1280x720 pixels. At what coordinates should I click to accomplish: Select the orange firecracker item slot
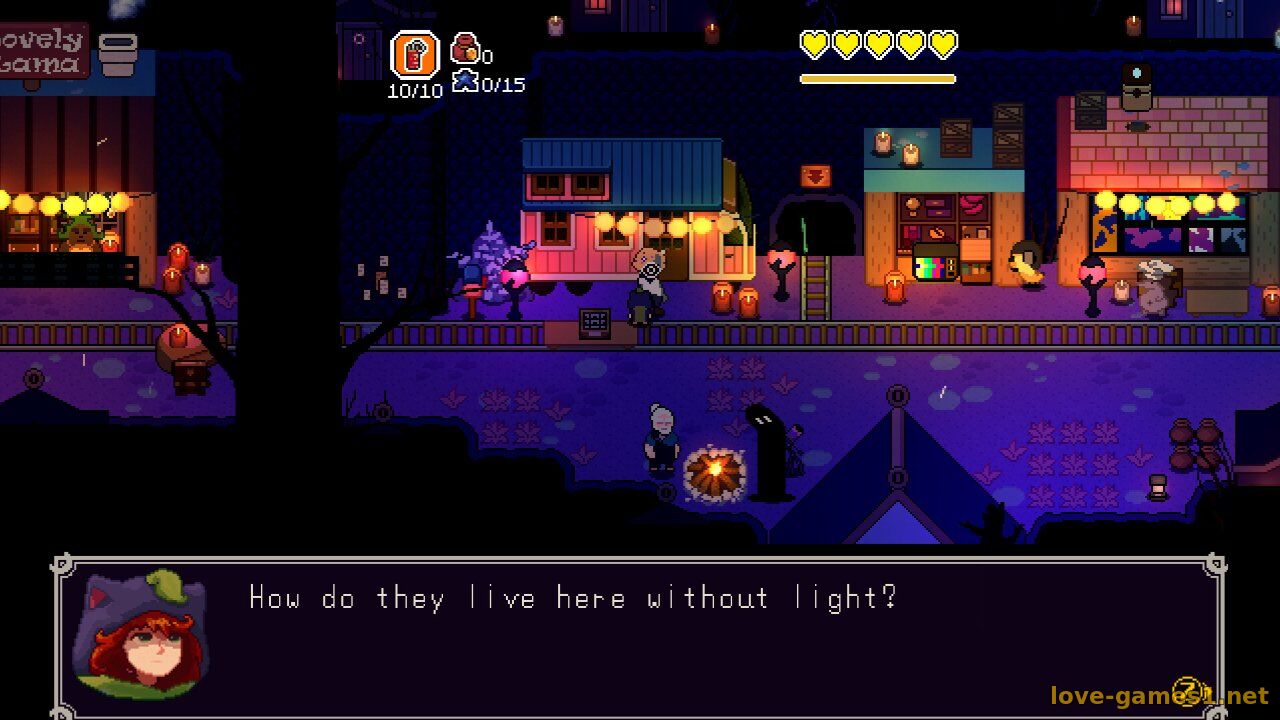[414, 54]
